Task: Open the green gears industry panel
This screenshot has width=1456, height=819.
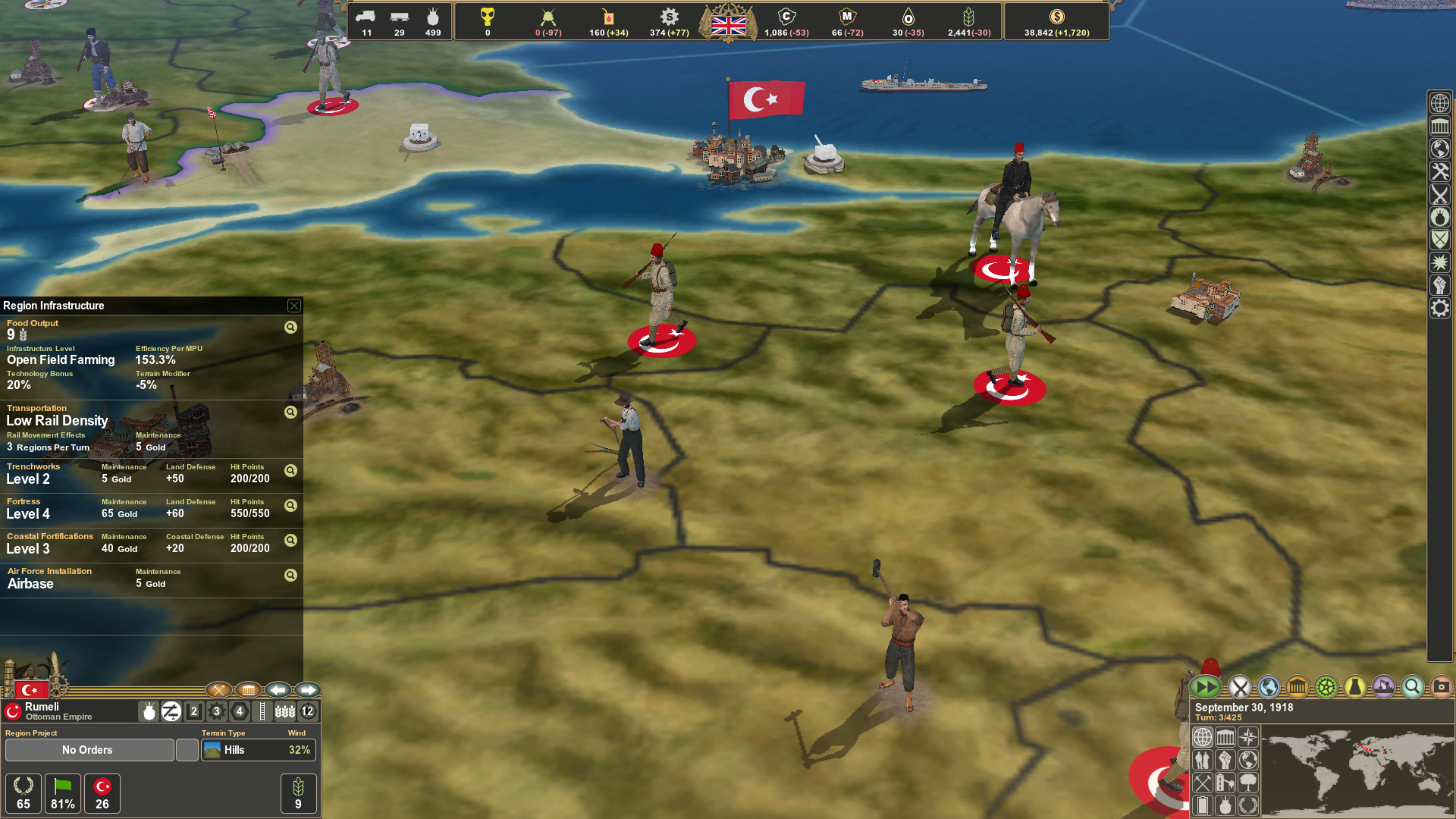Action: tap(1326, 687)
